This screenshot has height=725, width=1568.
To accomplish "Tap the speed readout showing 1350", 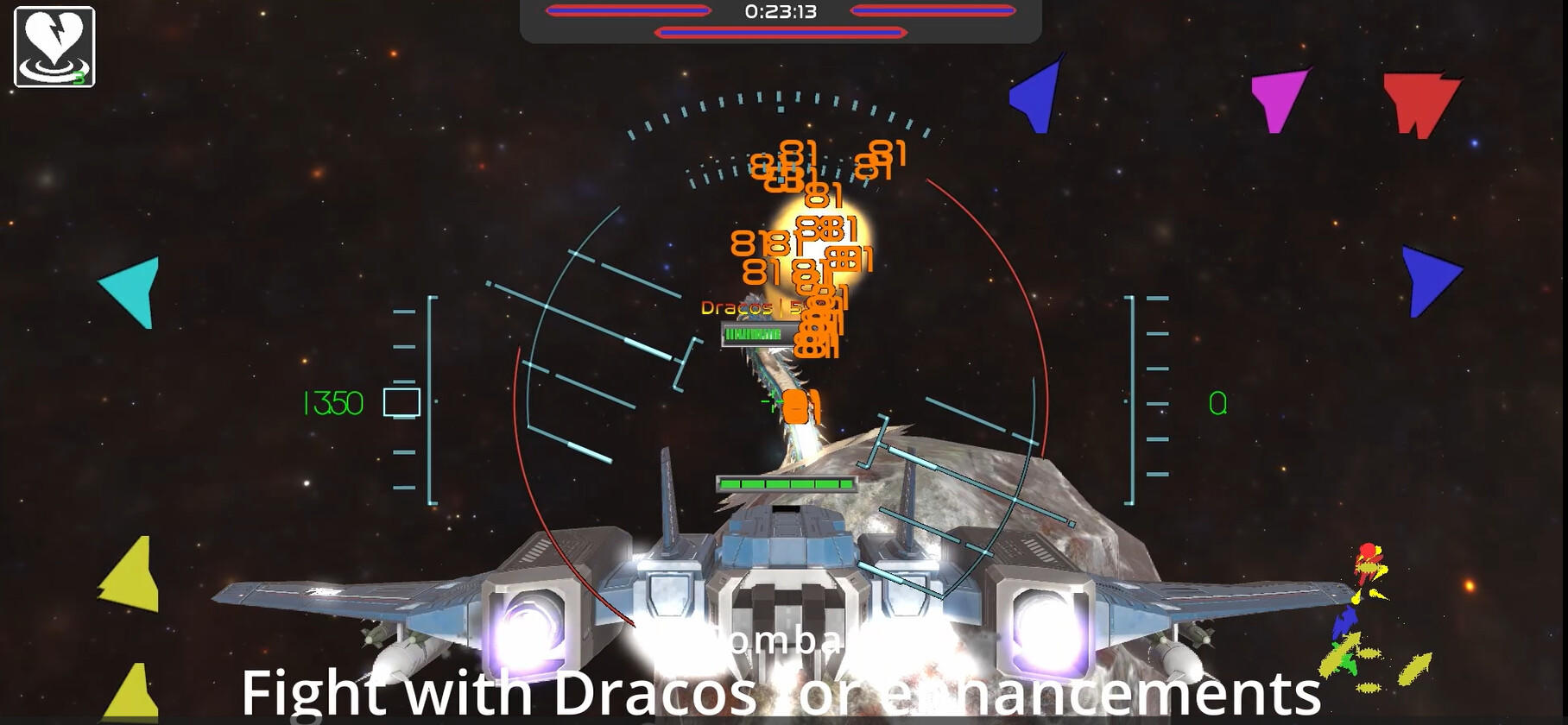I will (336, 400).
